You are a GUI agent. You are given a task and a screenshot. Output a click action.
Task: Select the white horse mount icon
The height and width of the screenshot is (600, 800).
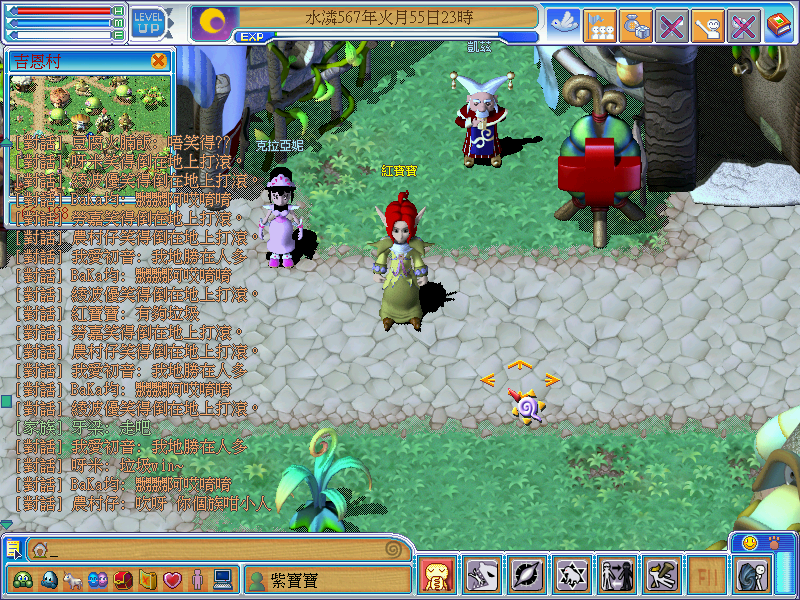(x=74, y=579)
